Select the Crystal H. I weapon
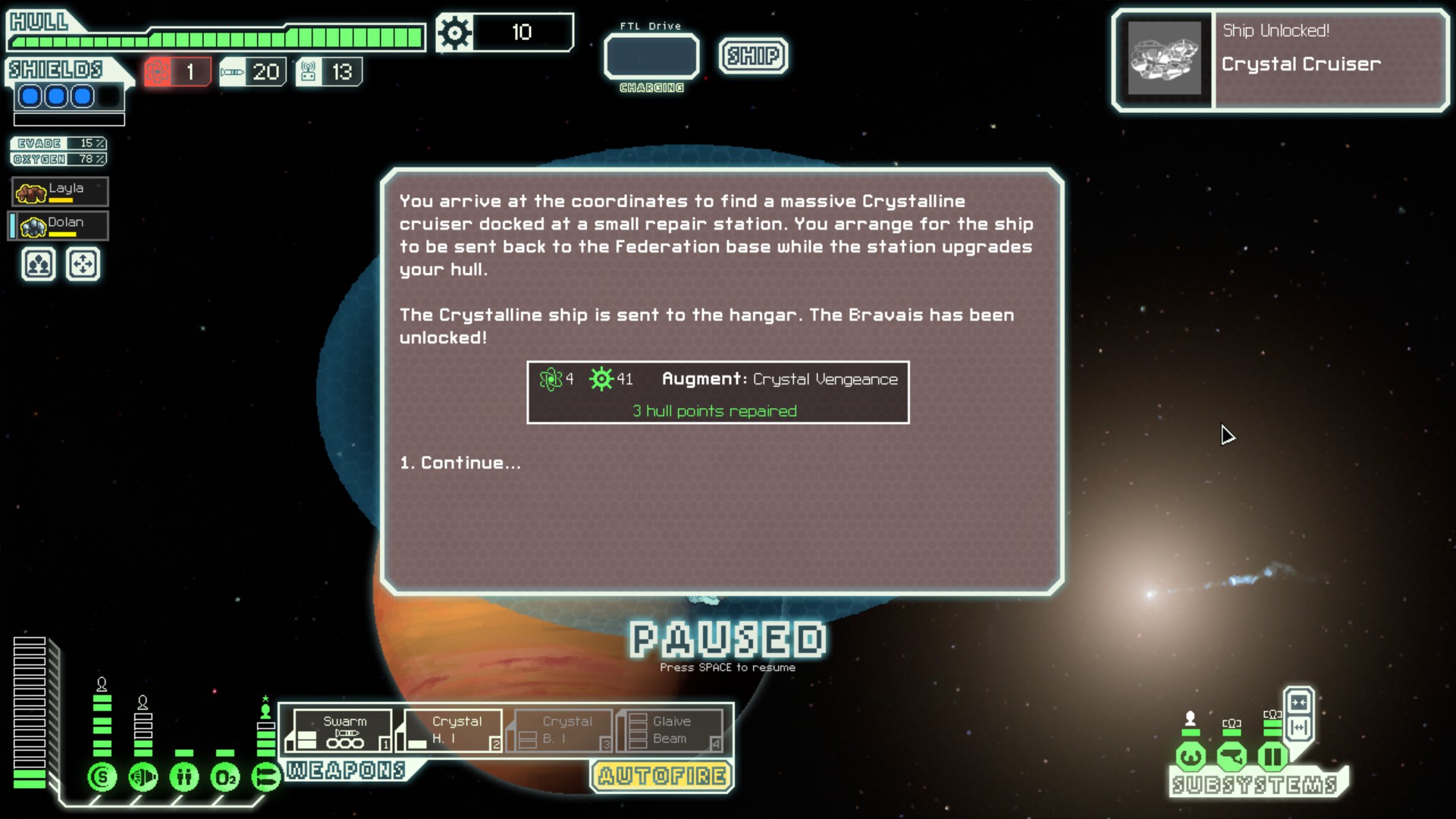Image resolution: width=1456 pixels, height=819 pixels. [x=453, y=730]
